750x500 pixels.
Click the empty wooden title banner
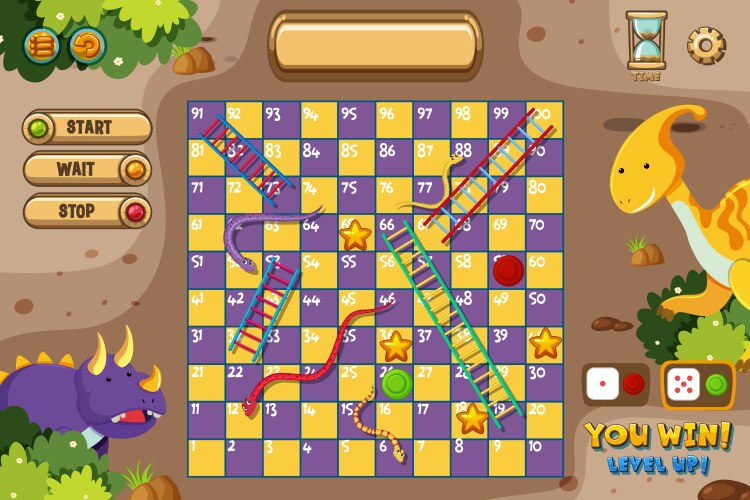coord(375,45)
